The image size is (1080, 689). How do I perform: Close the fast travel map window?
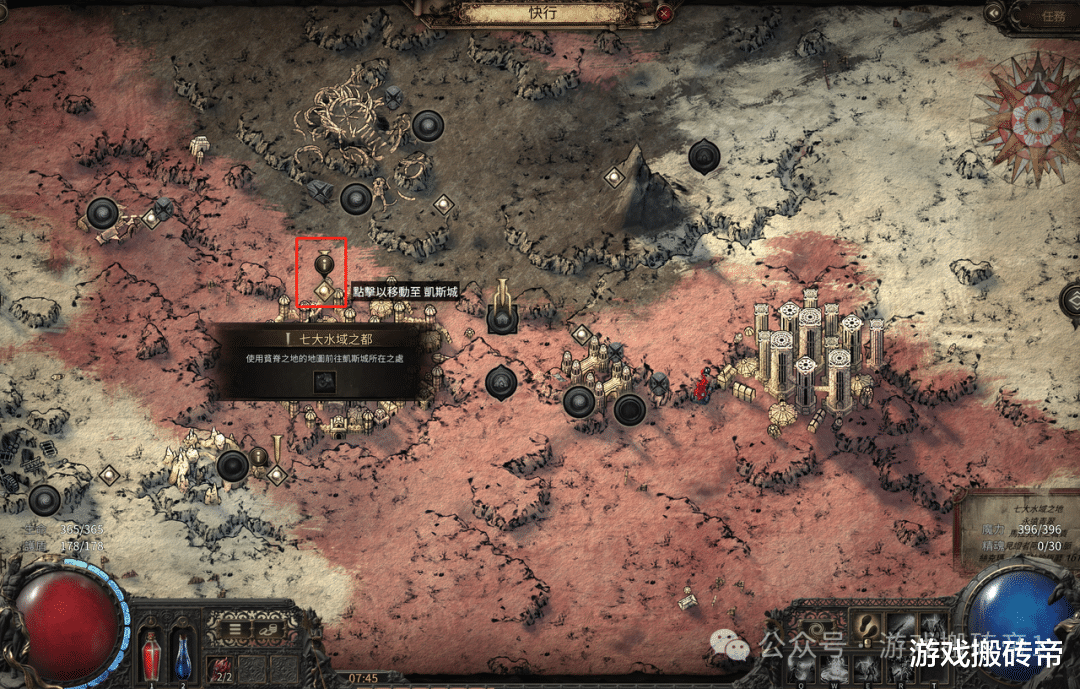[665, 13]
